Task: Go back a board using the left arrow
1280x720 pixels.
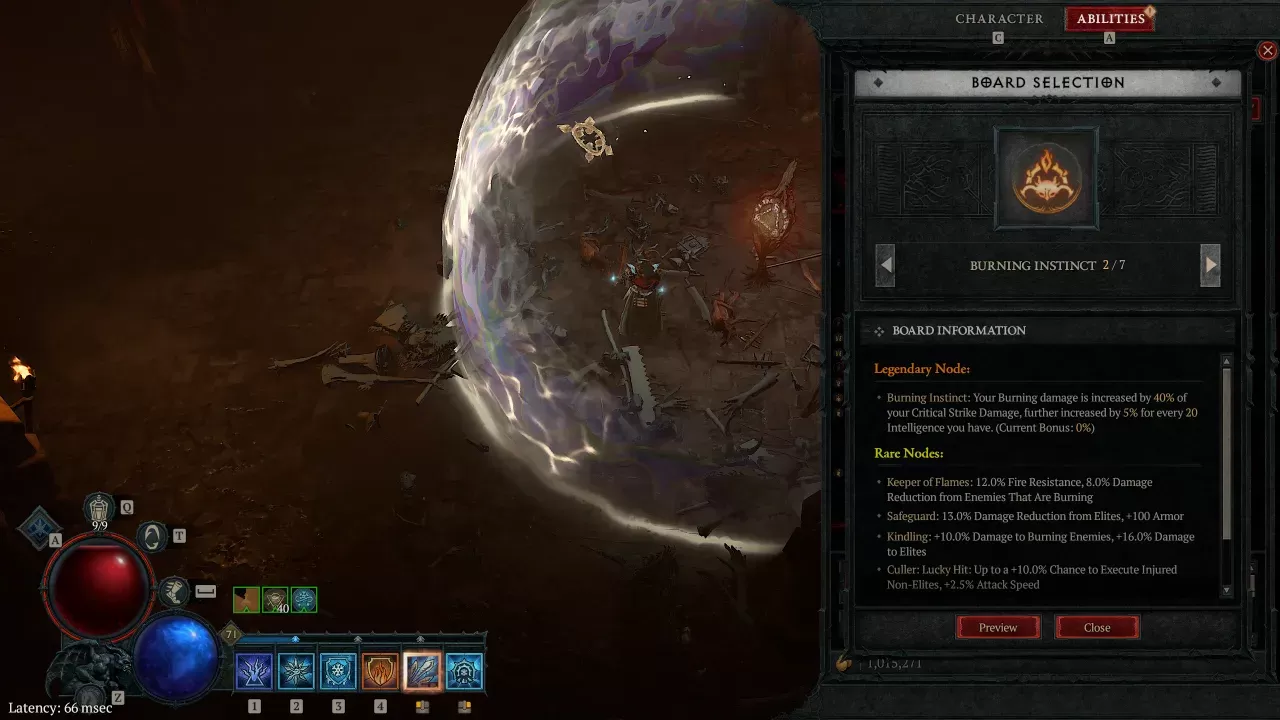Action: (884, 264)
